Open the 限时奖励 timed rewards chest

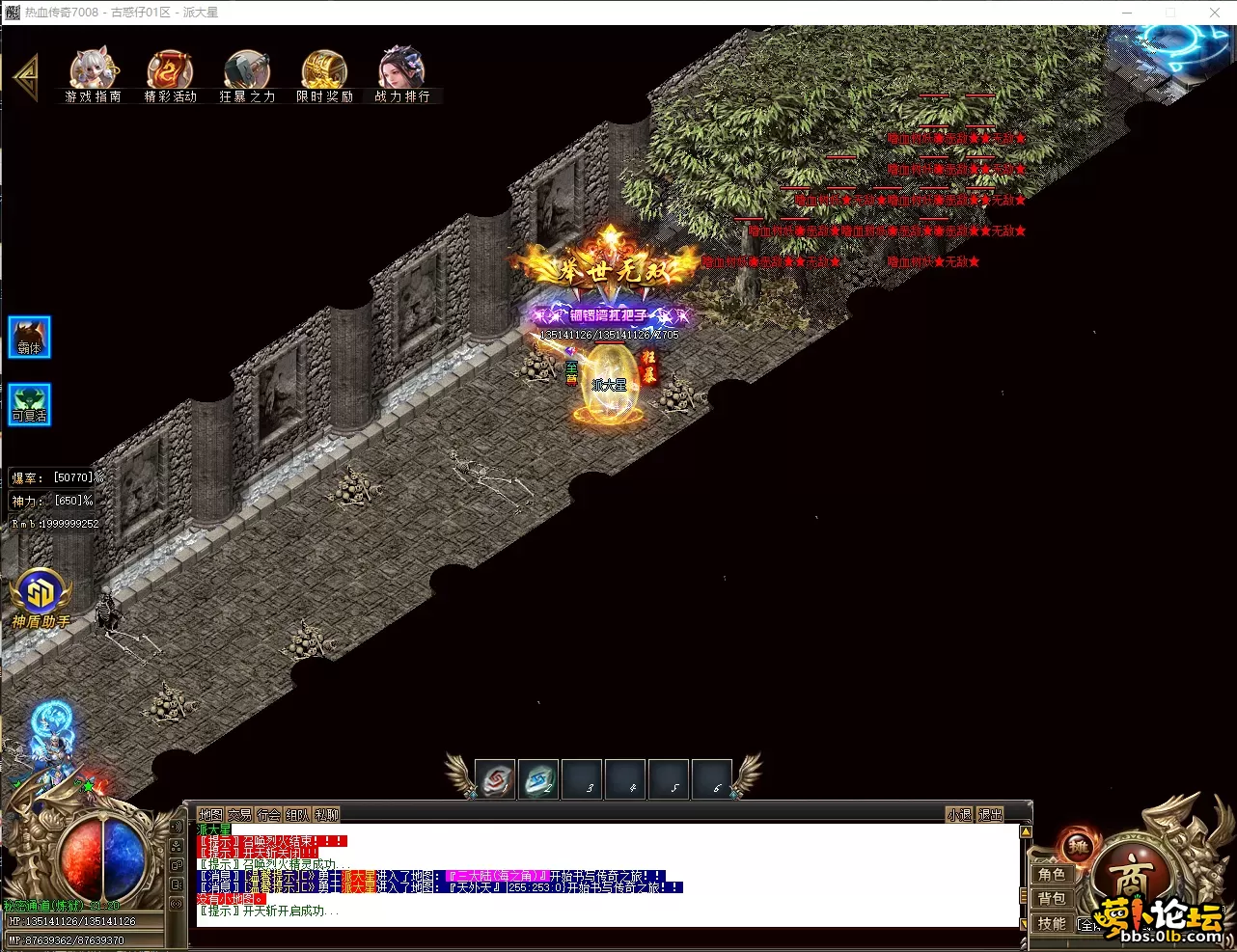point(324,74)
